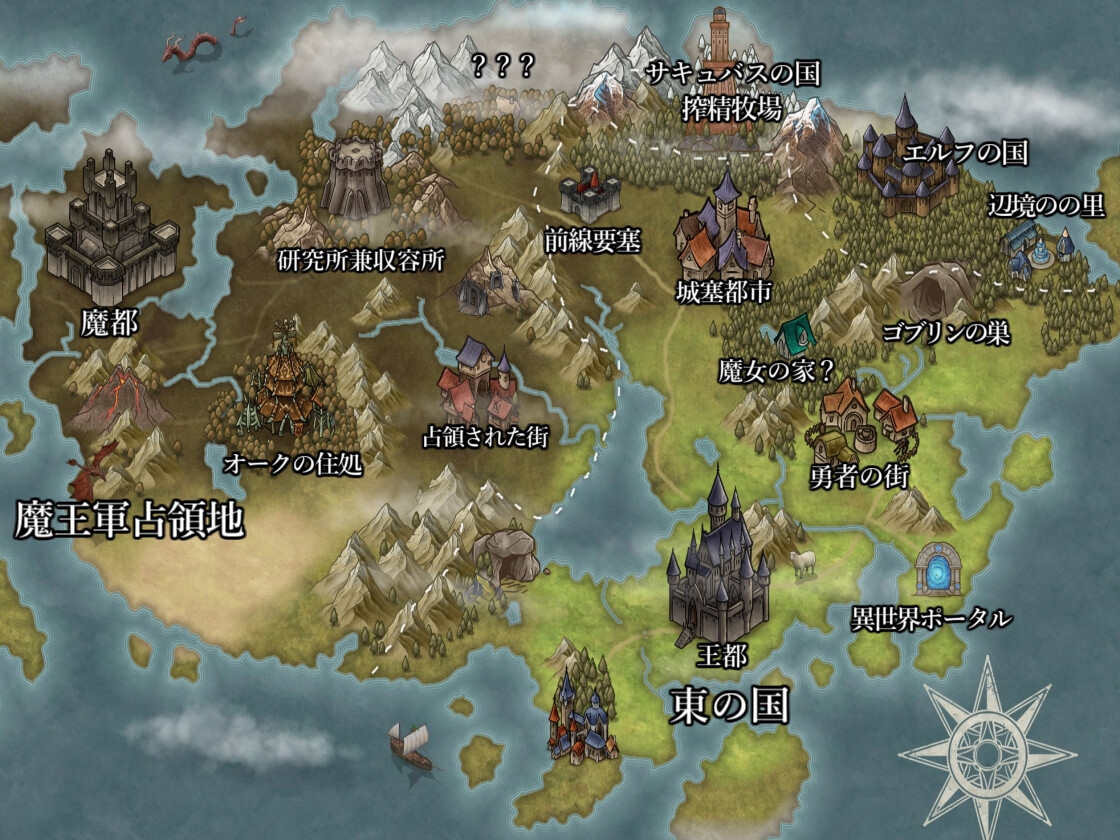Screen dimensions: 1120x840
Task: Select the 異世界ポータル portal marker
Action: click(939, 572)
